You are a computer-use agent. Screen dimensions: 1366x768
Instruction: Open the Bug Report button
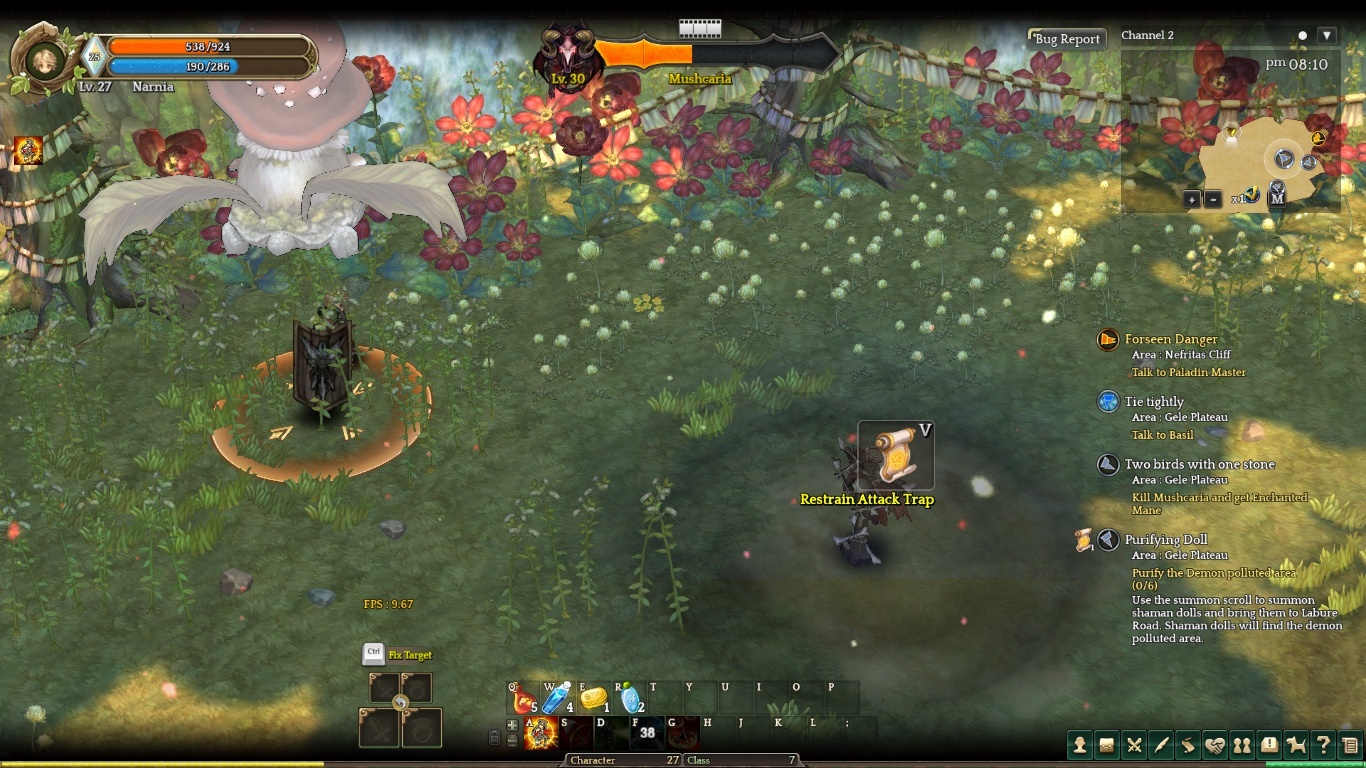[1067, 39]
